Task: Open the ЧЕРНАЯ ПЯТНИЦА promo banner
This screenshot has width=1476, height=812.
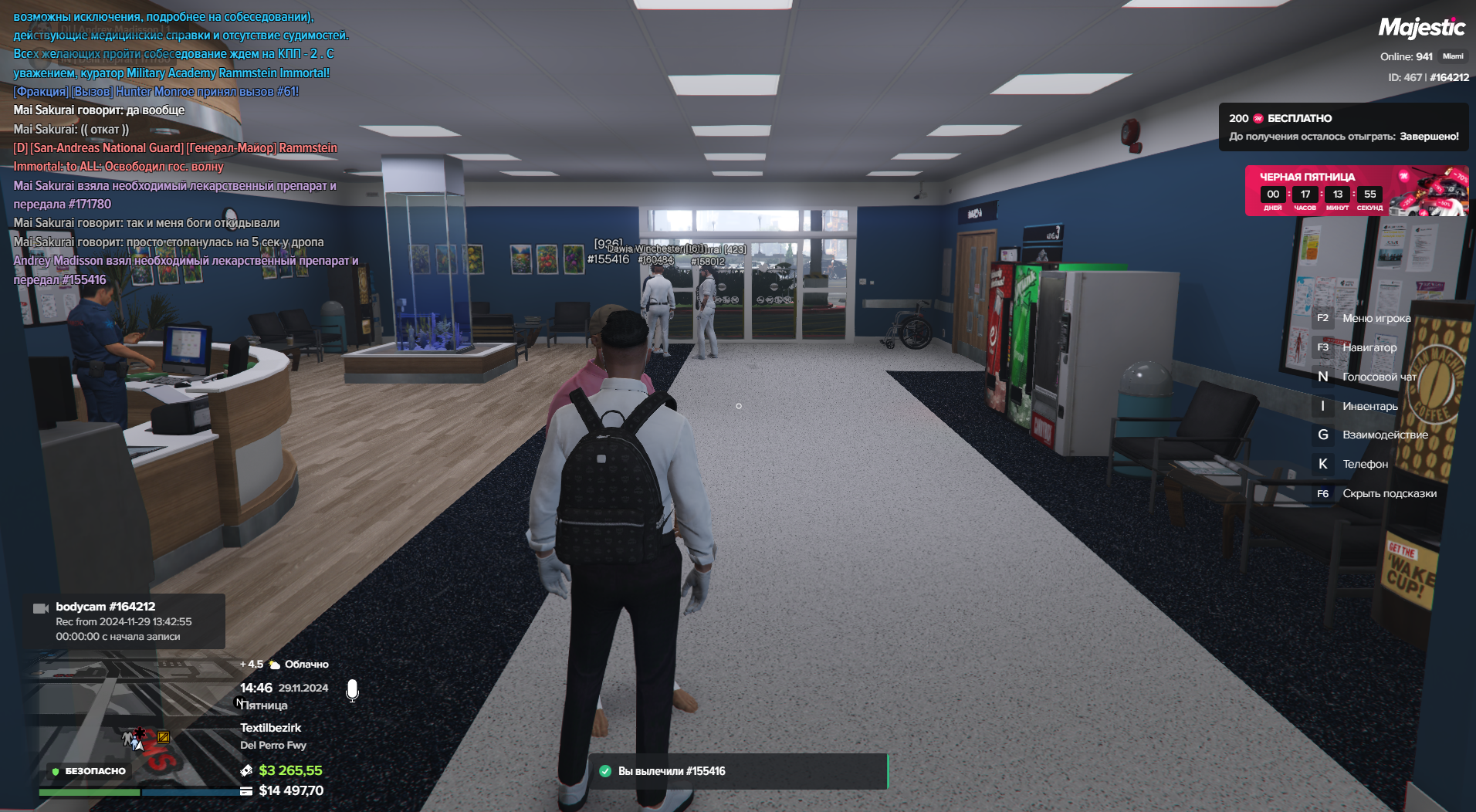Action: 1356,191
